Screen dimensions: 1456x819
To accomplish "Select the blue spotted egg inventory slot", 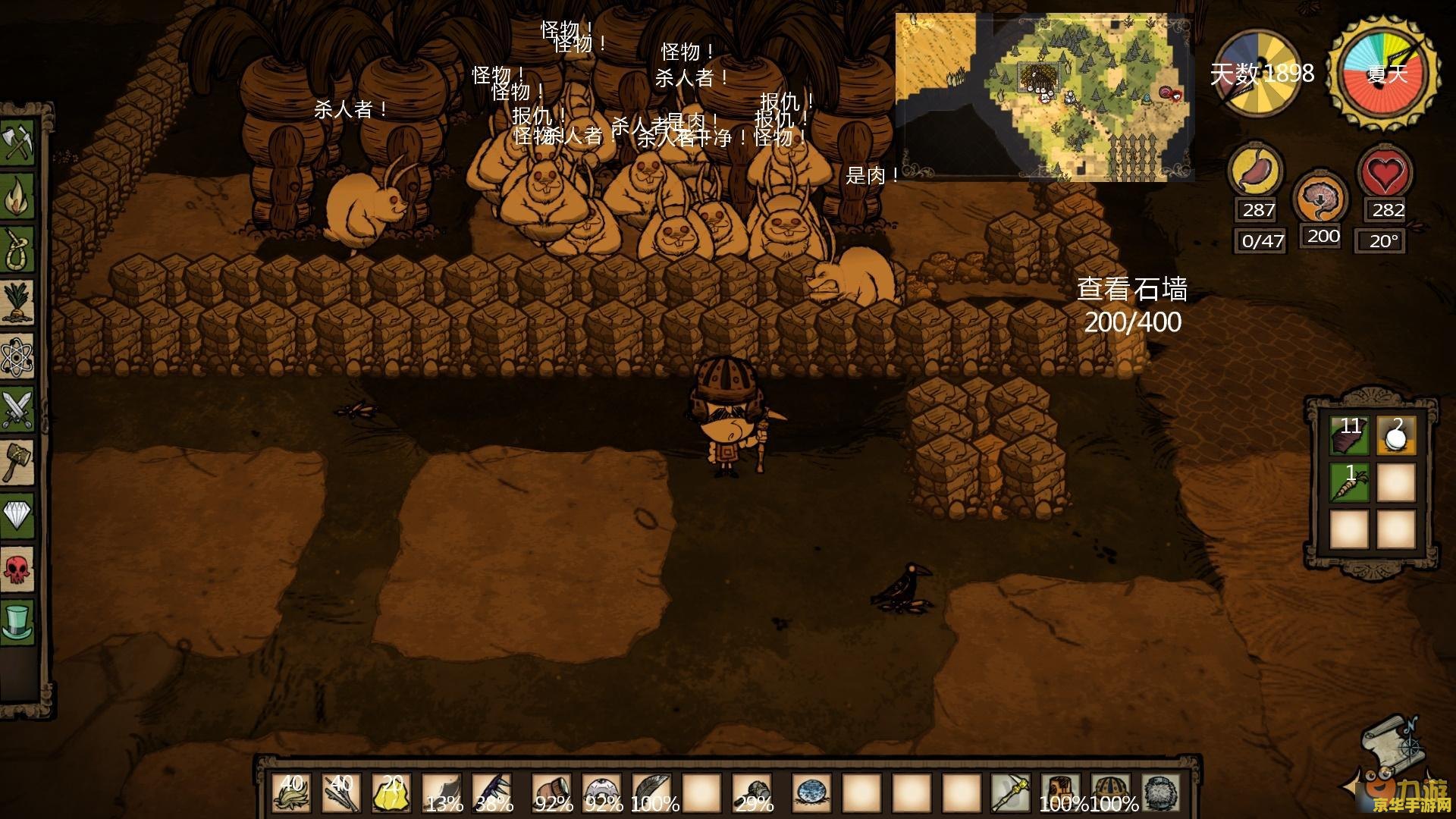I will pos(810,793).
